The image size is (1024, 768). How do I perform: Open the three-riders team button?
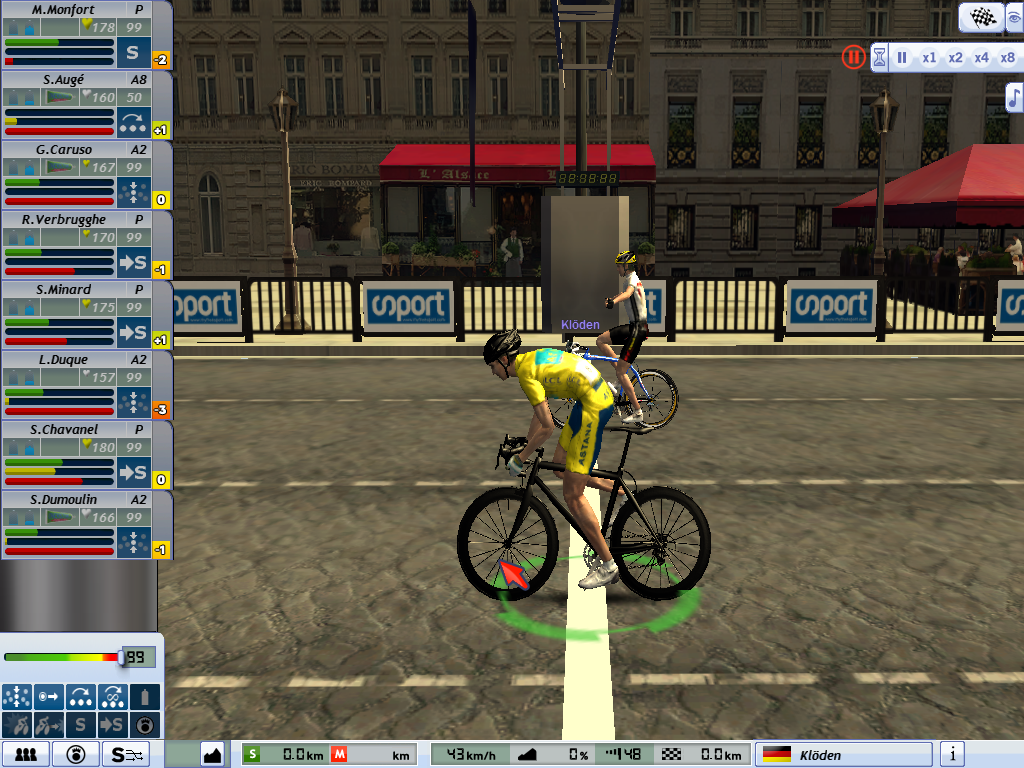point(26,754)
